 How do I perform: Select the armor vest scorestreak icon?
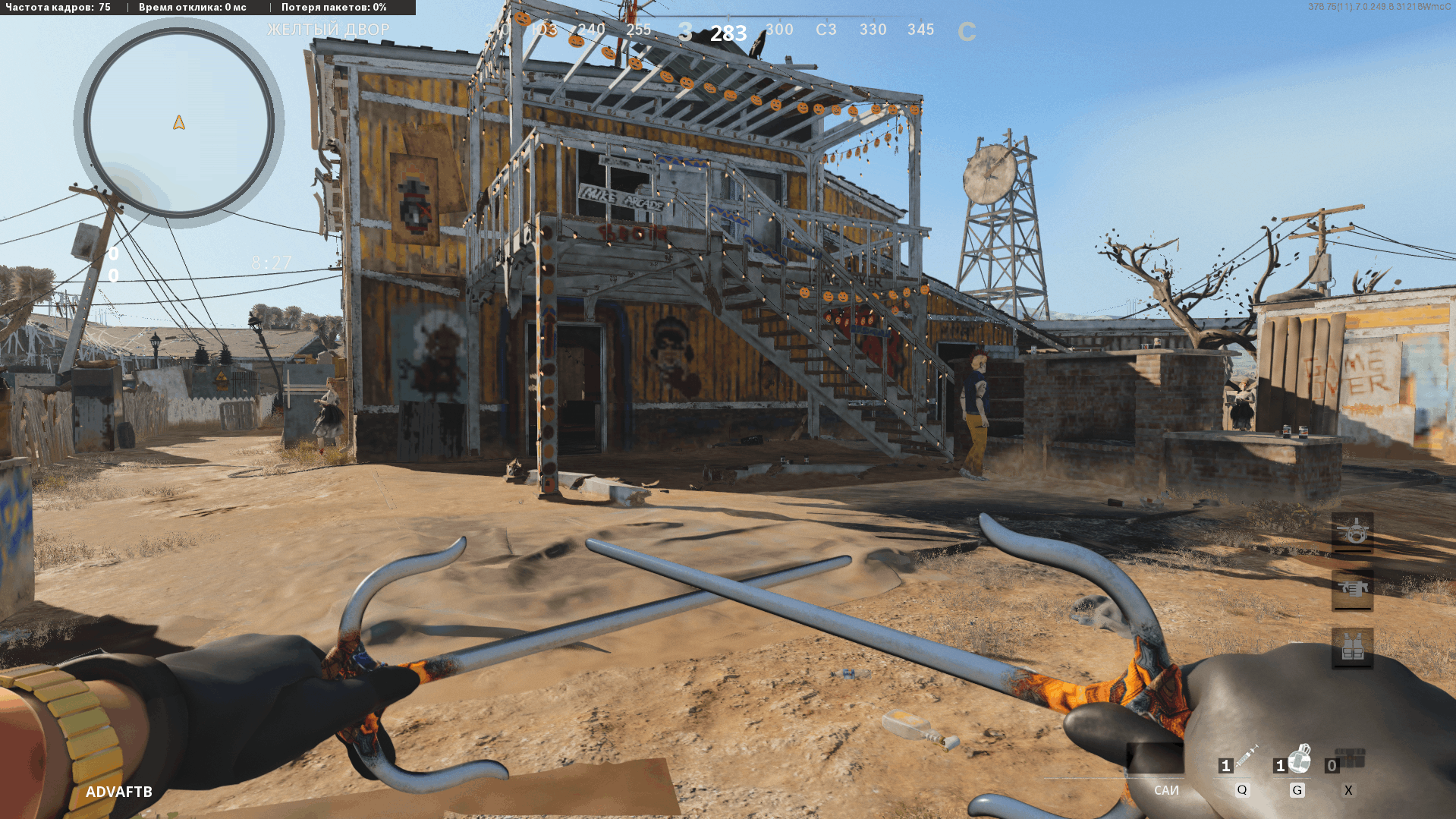tap(1352, 648)
